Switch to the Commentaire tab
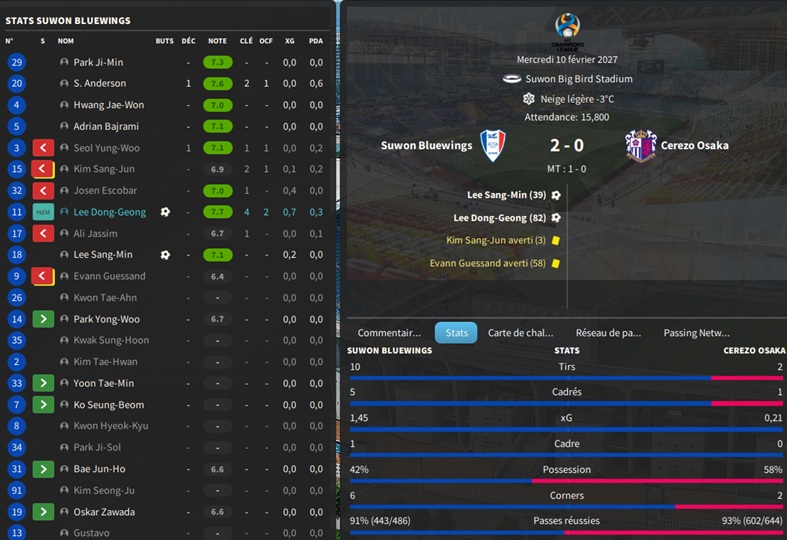The width and height of the screenshot is (787, 540). click(x=389, y=333)
